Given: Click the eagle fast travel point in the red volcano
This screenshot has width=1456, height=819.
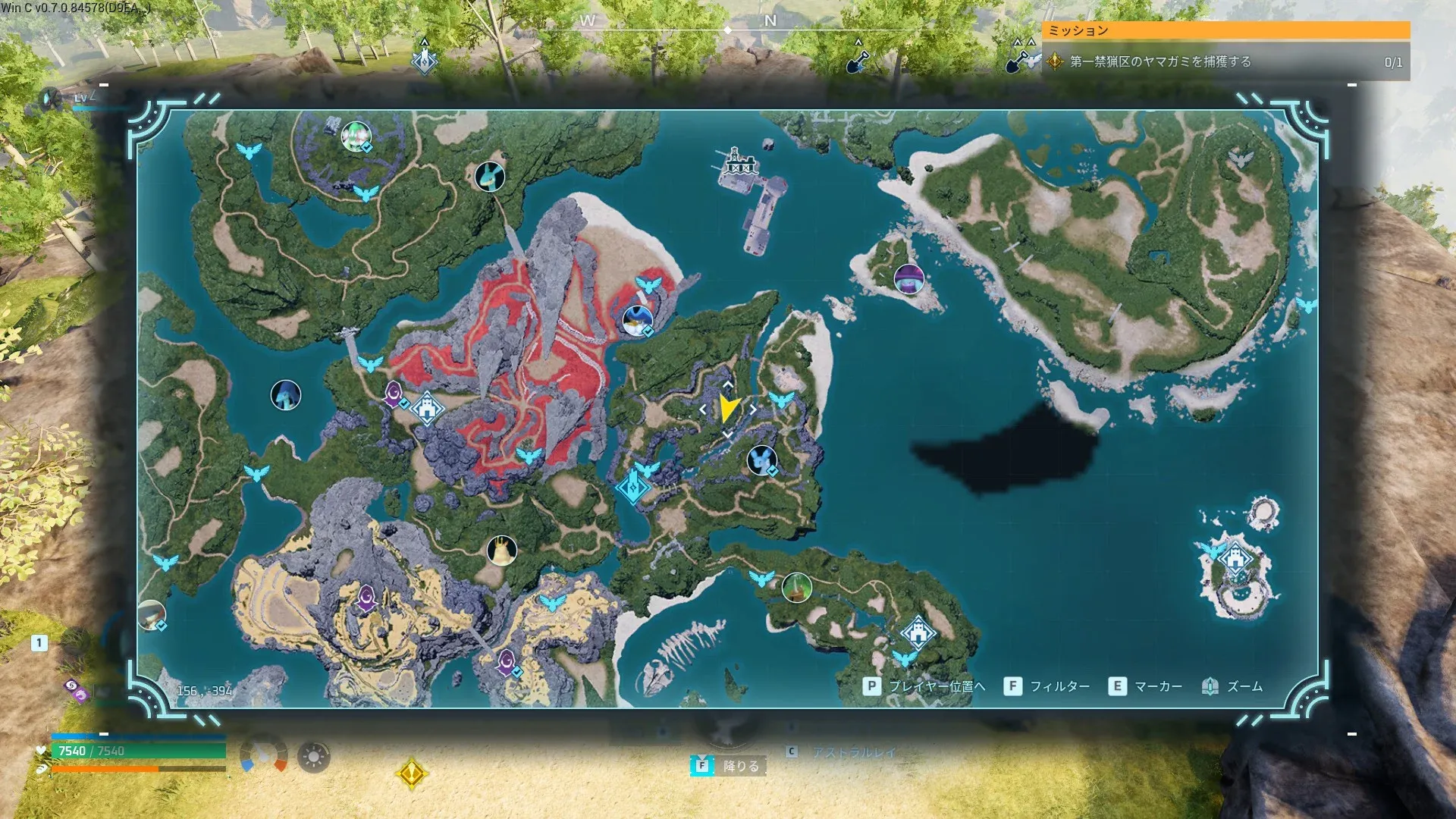Looking at the screenshot, I should 528,456.
